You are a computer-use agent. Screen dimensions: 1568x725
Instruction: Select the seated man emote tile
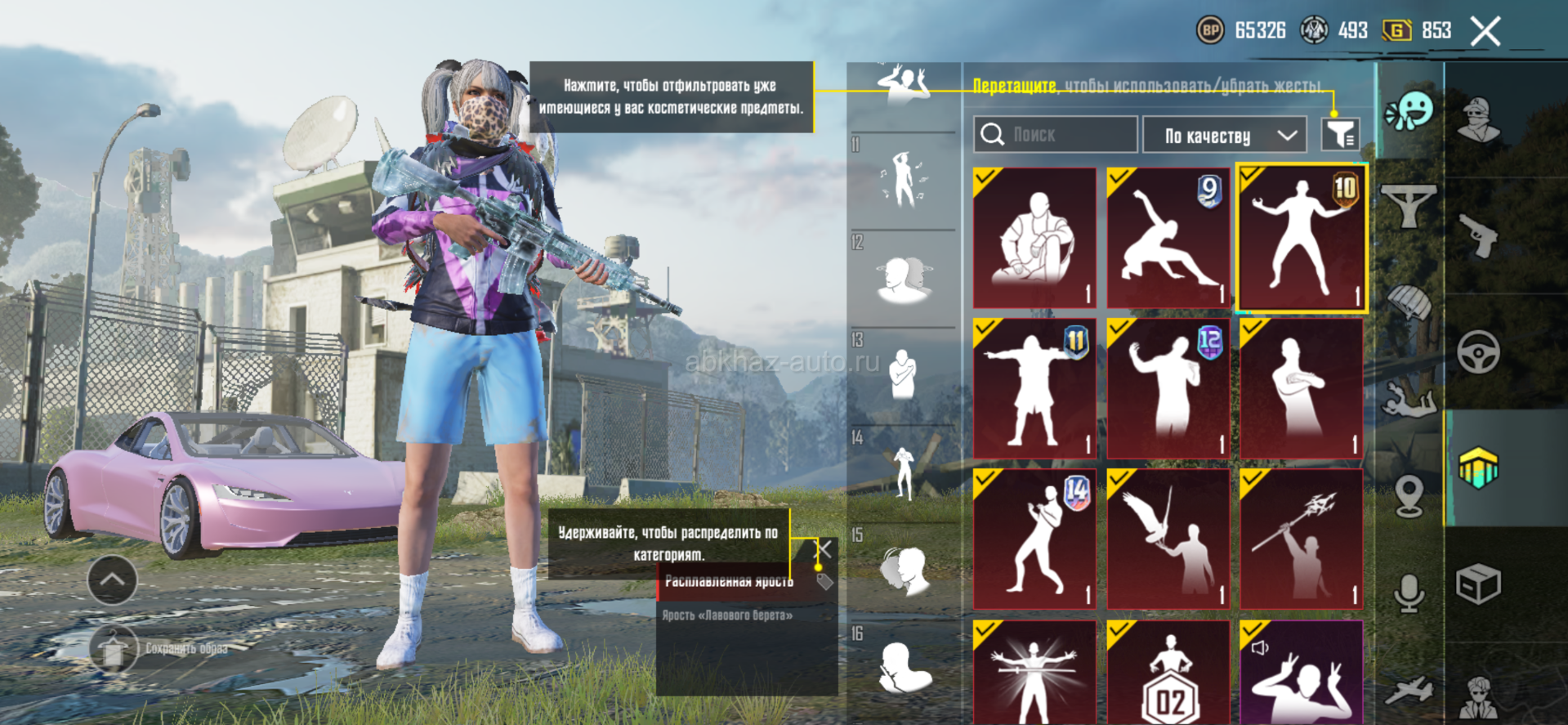pyautogui.click(x=1034, y=238)
